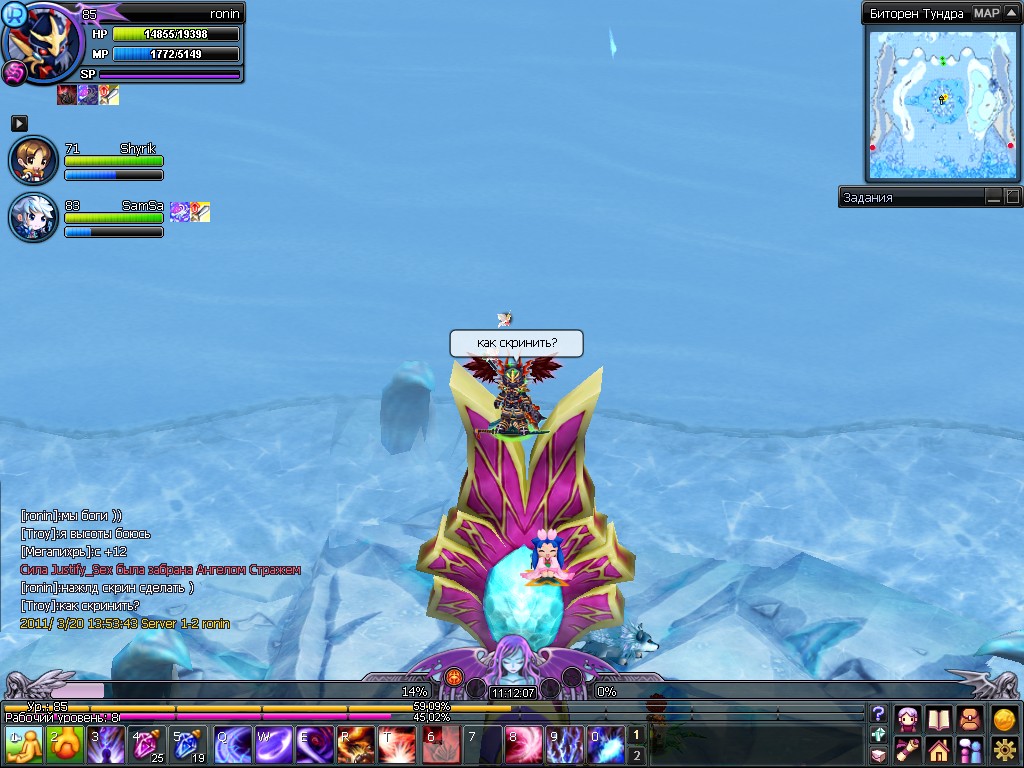The image size is (1024, 768).
Task: Open the settings gear menu
Action: [x=1004, y=749]
